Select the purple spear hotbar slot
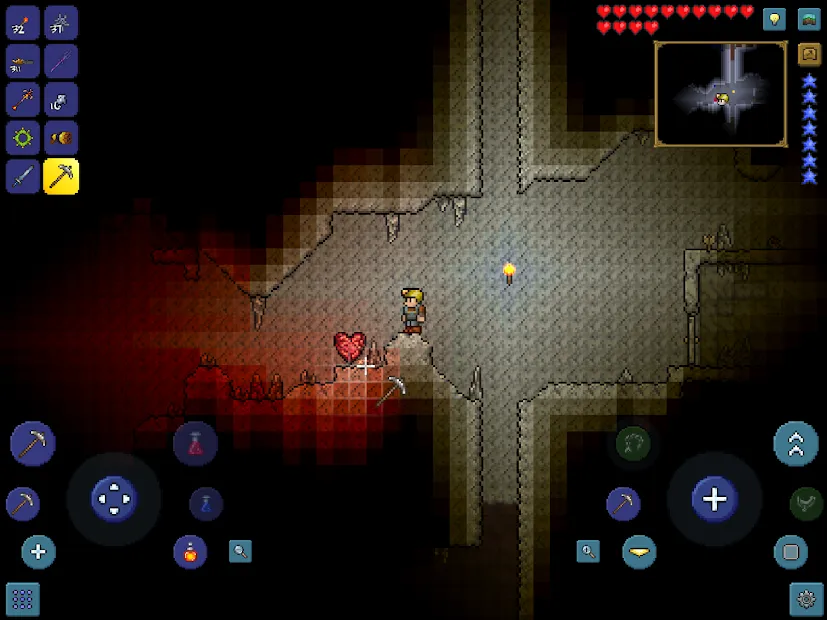The image size is (827, 620). pyautogui.click(x=61, y=61)
